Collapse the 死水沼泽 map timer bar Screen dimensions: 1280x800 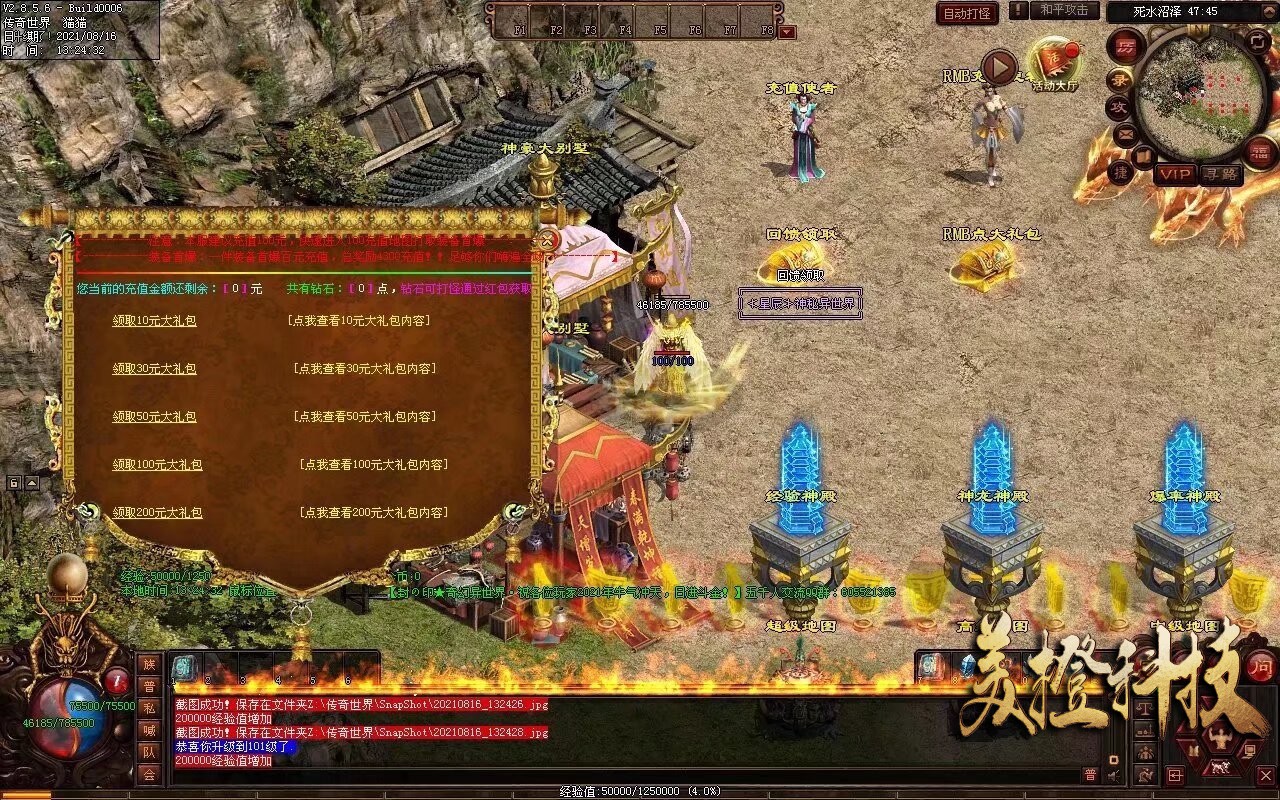click(1269, 11)
